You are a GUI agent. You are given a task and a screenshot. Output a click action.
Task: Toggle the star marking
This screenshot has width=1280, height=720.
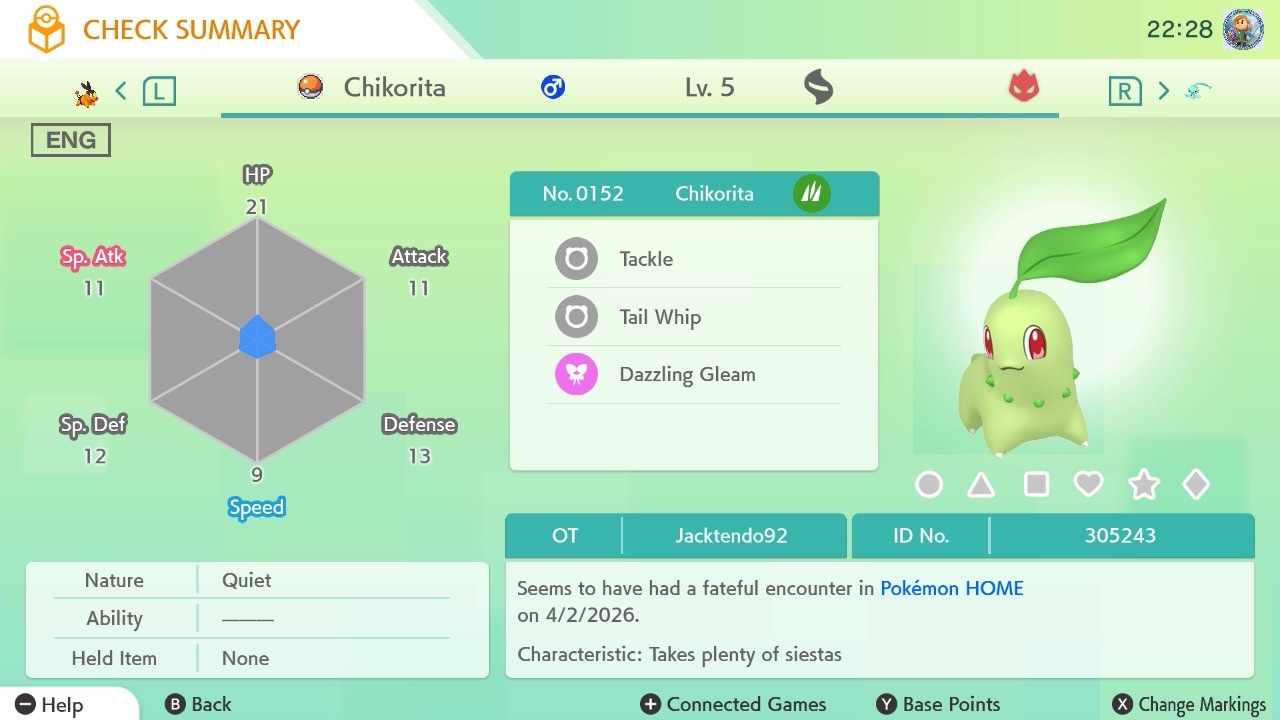click(x=1143, y=485)
